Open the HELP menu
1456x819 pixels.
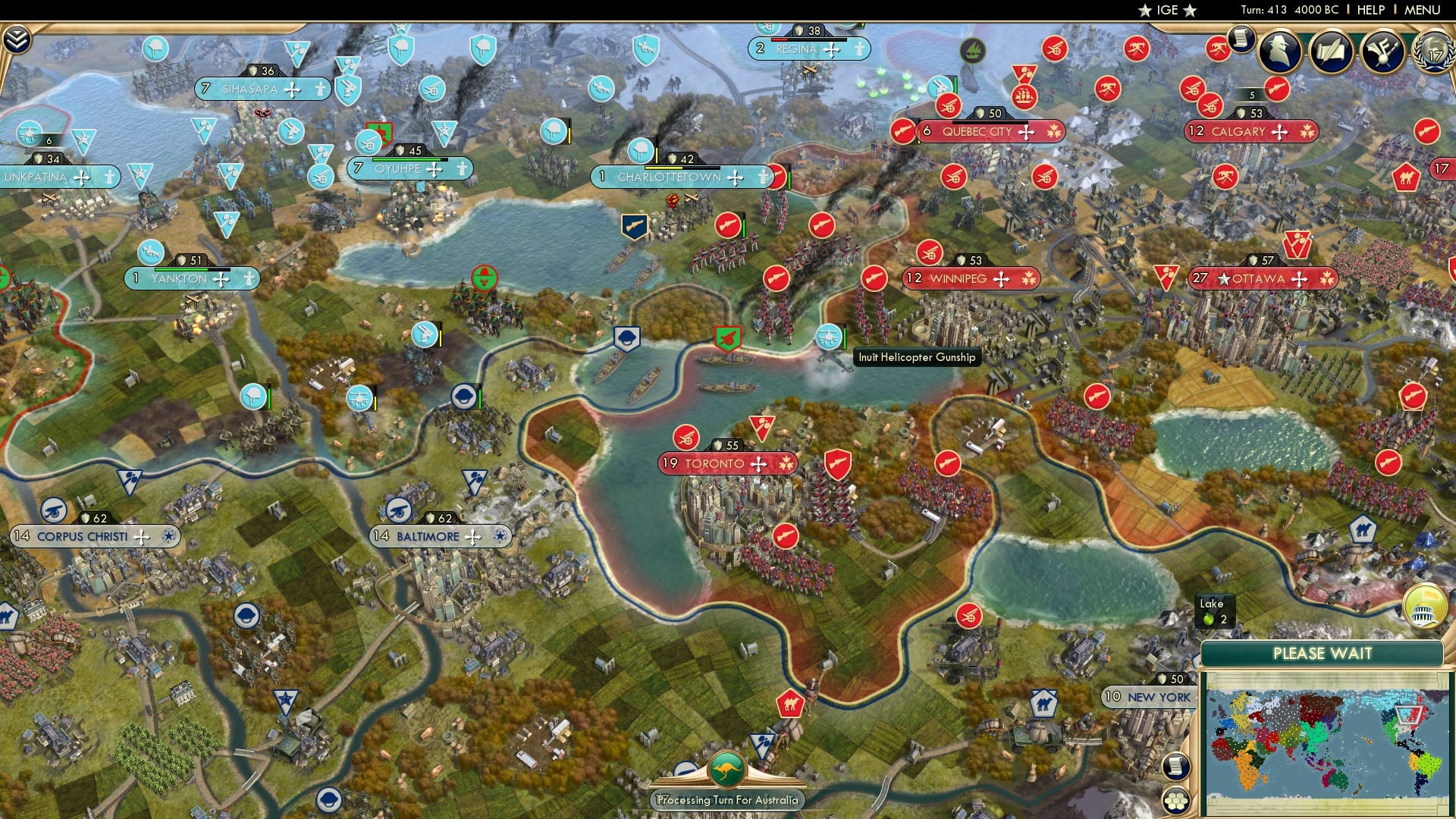pyautogui.click(x=1370, y=10)
